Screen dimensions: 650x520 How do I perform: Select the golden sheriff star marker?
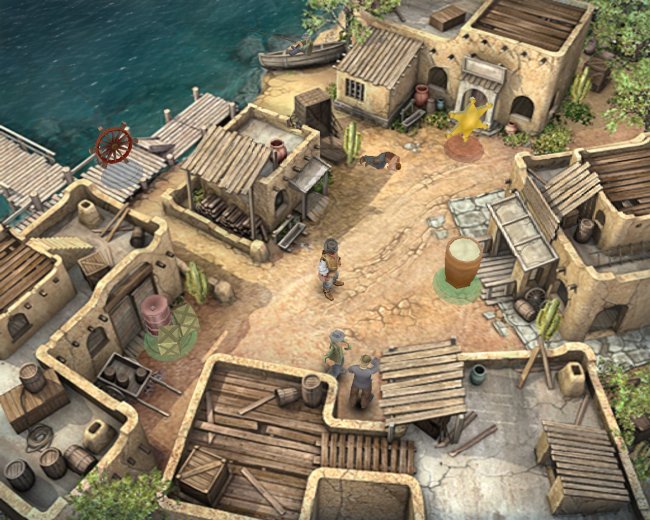467,121
